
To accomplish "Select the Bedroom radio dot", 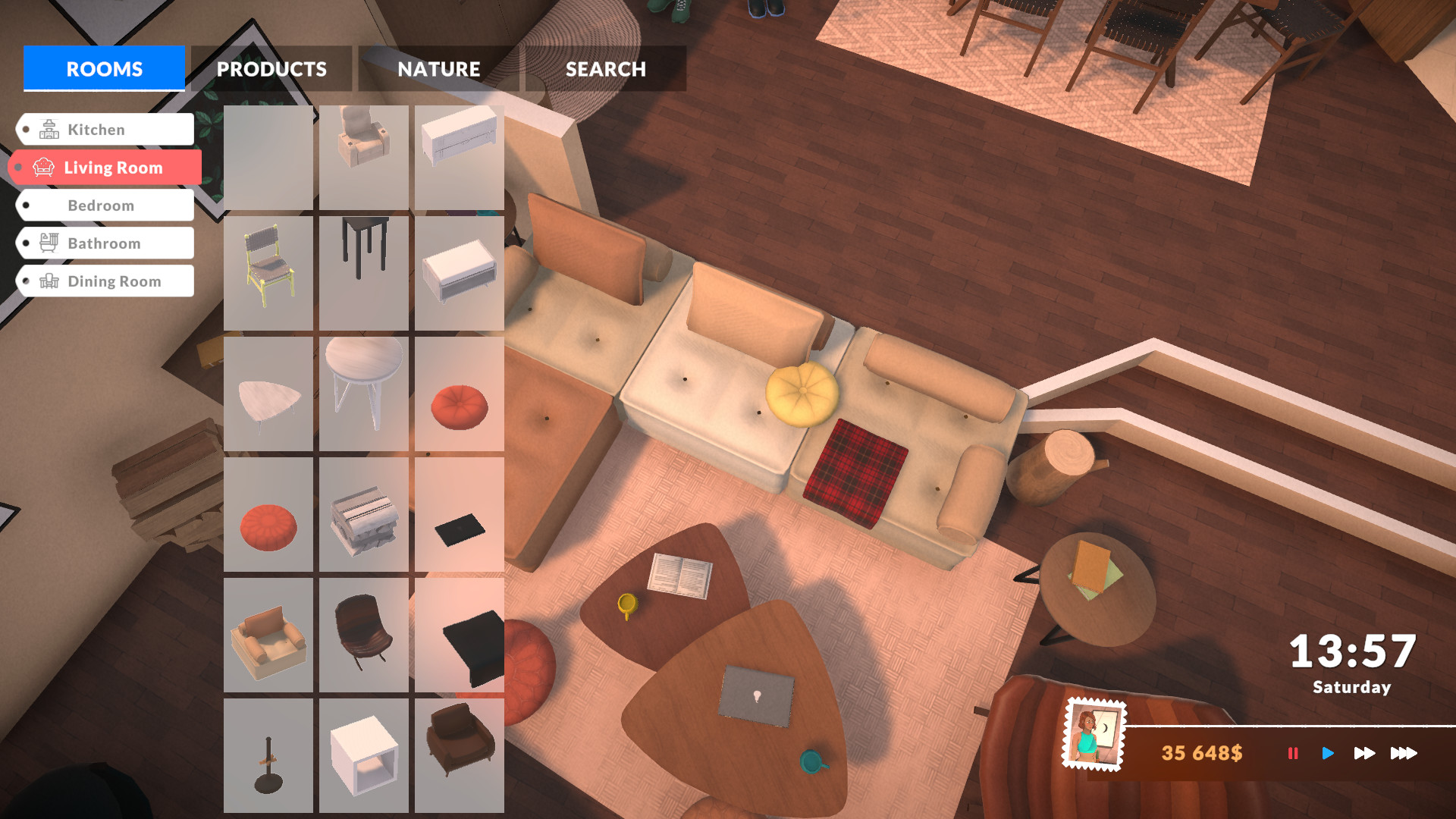I will pyautogui.click(x=25, y=205).
